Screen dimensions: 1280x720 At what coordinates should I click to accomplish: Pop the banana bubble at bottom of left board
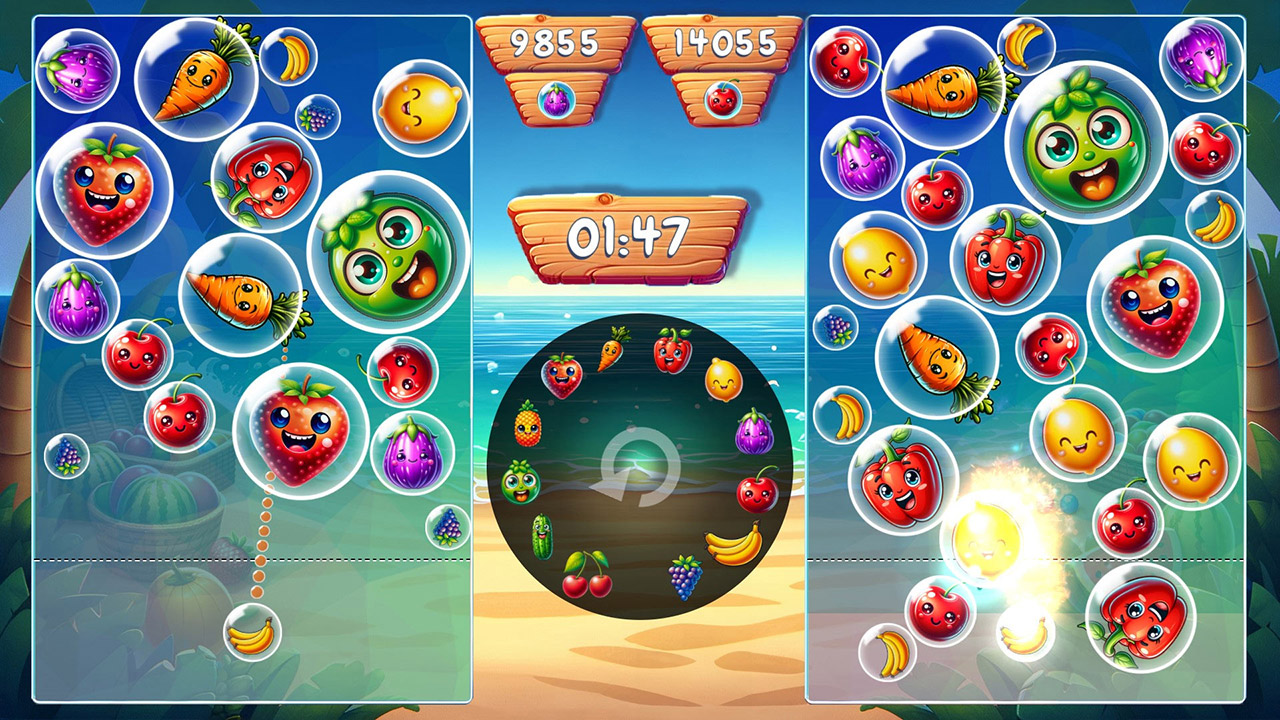click(x=253, y=634)
